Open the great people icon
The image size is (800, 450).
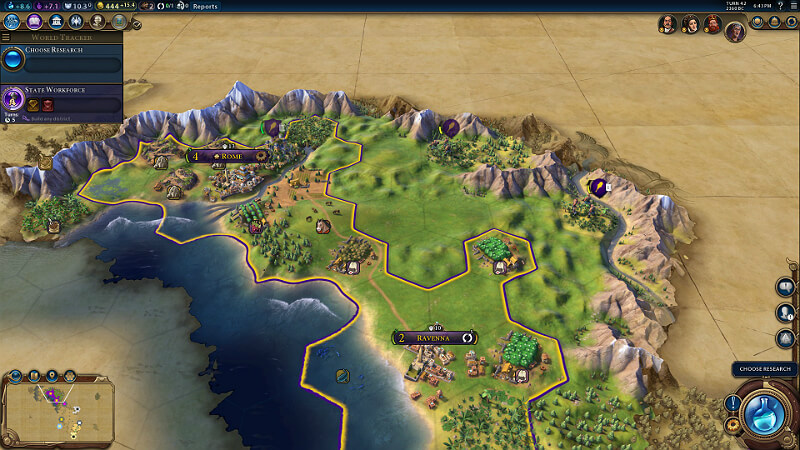(x=98, y=20)
